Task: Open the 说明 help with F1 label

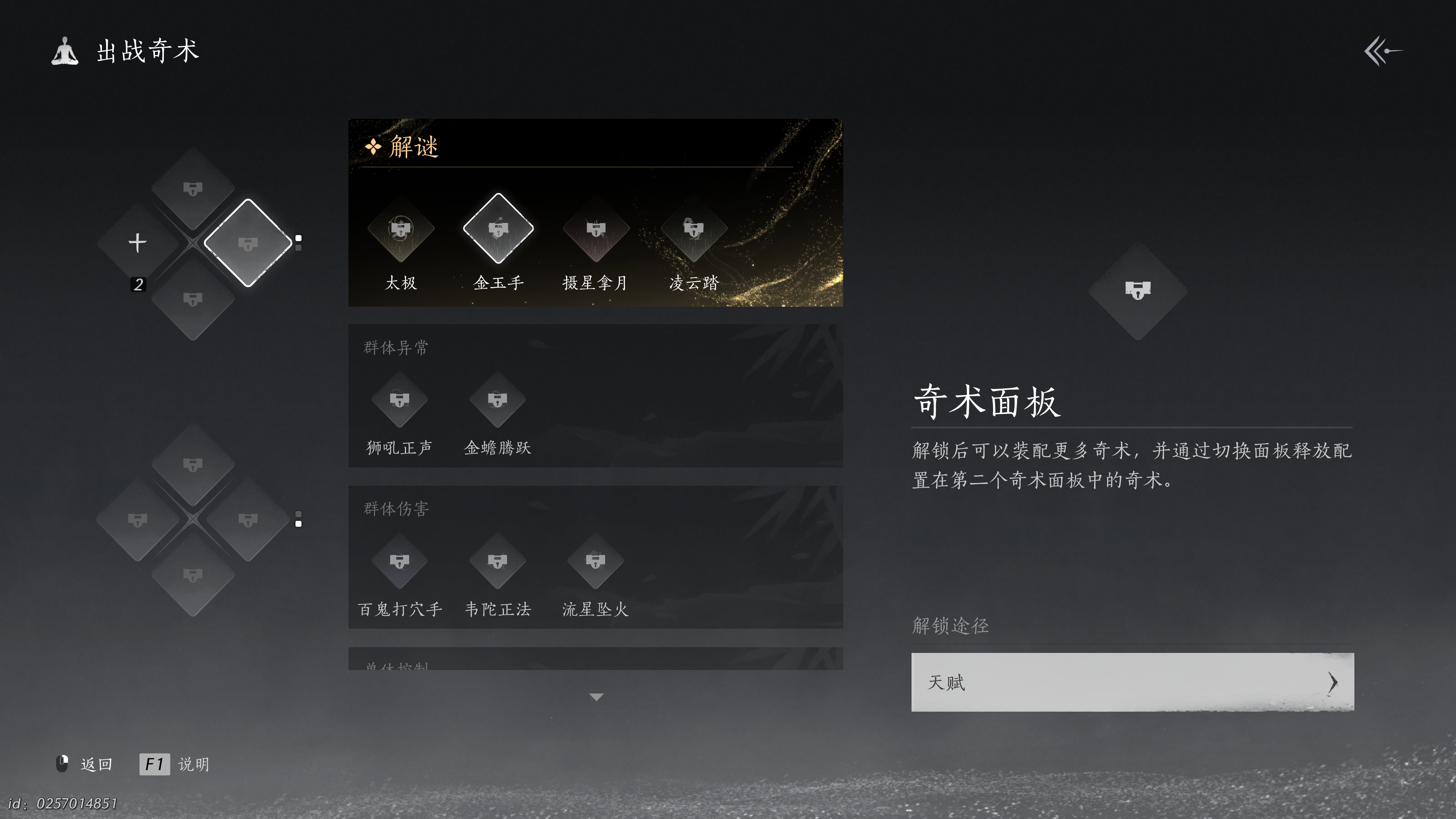Action: click(175, 764)
